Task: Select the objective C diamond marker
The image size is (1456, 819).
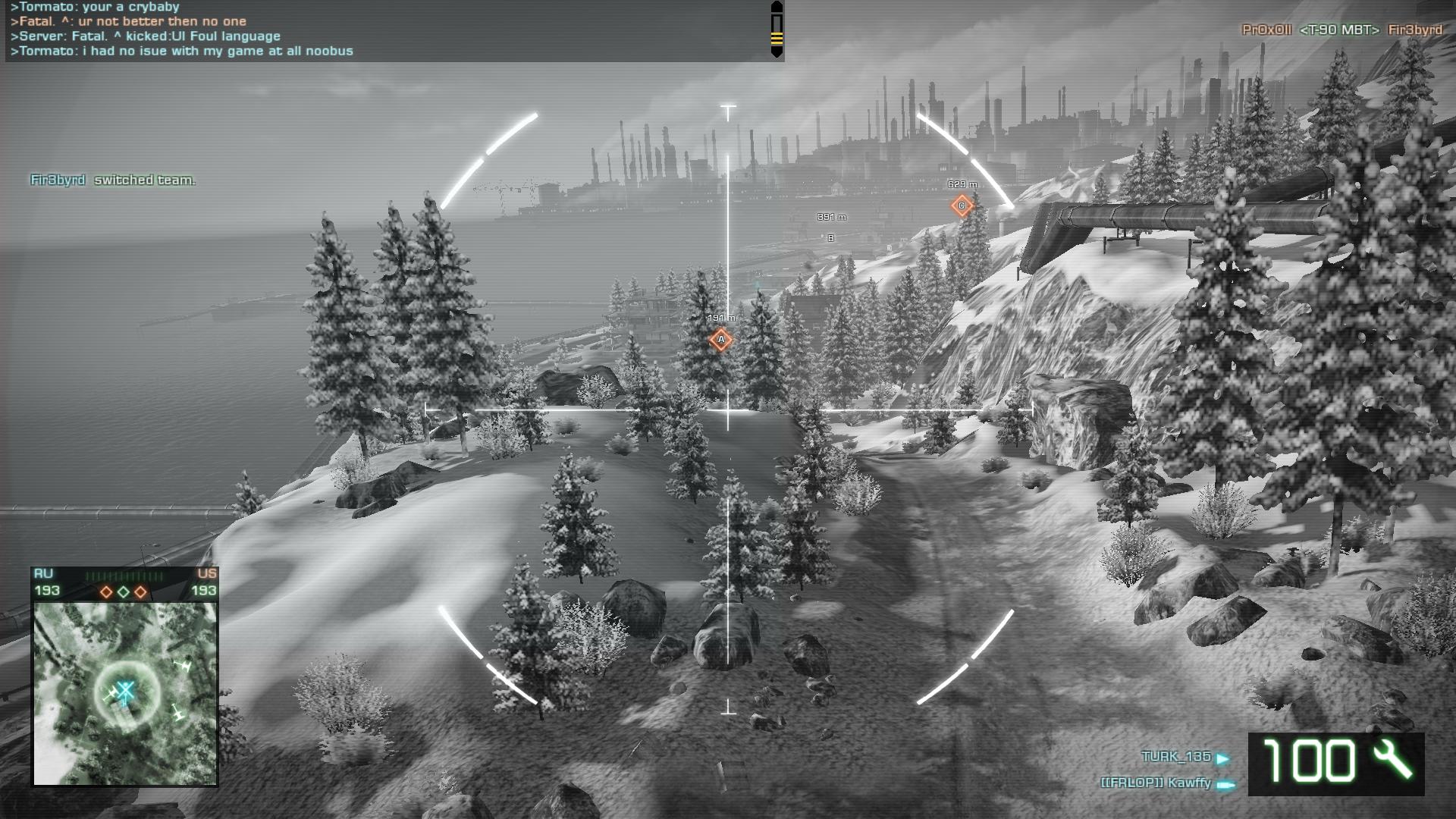Action: coord(962,206)
